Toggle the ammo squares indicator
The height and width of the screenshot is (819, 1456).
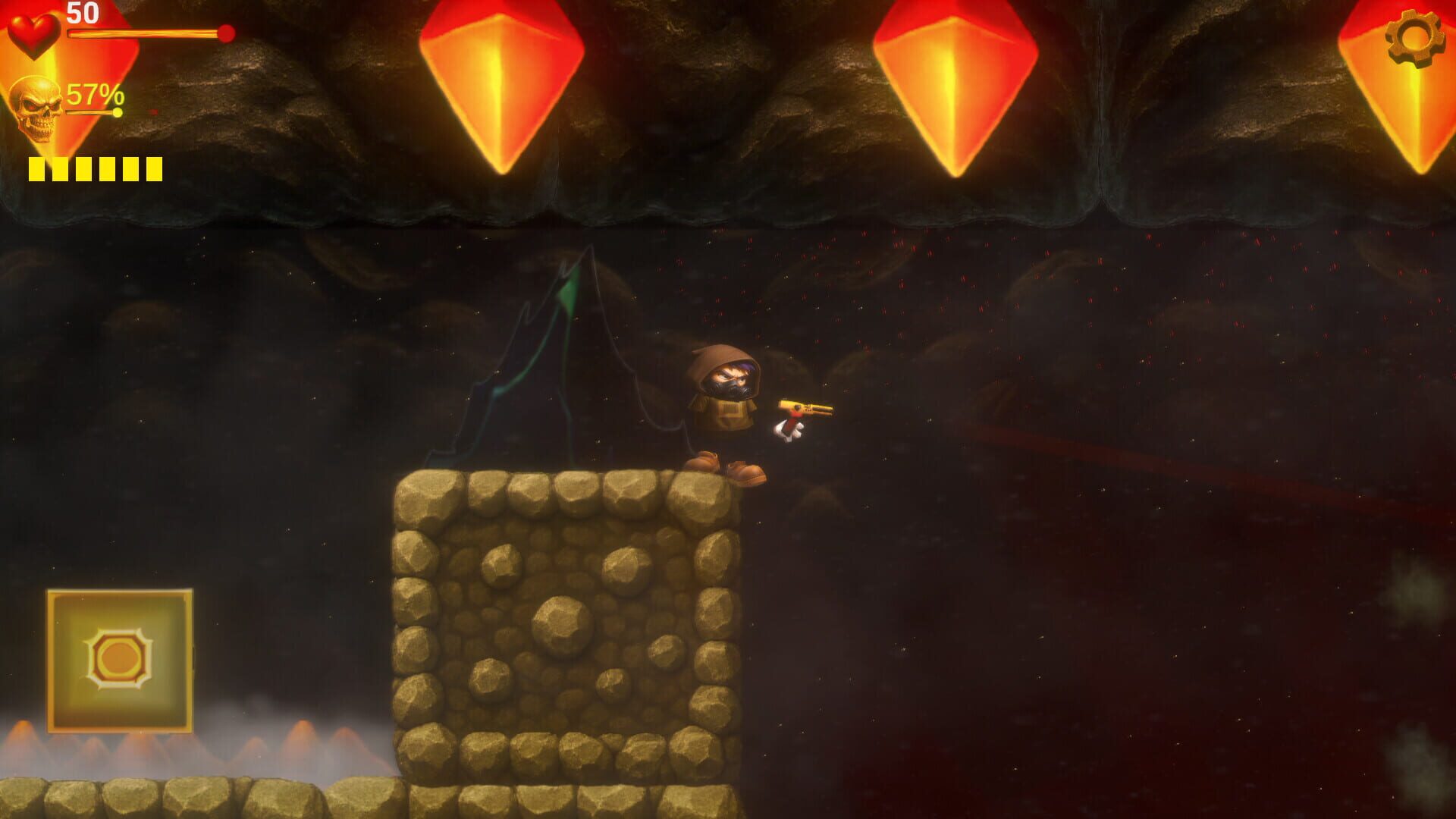(x=96, y=168)
